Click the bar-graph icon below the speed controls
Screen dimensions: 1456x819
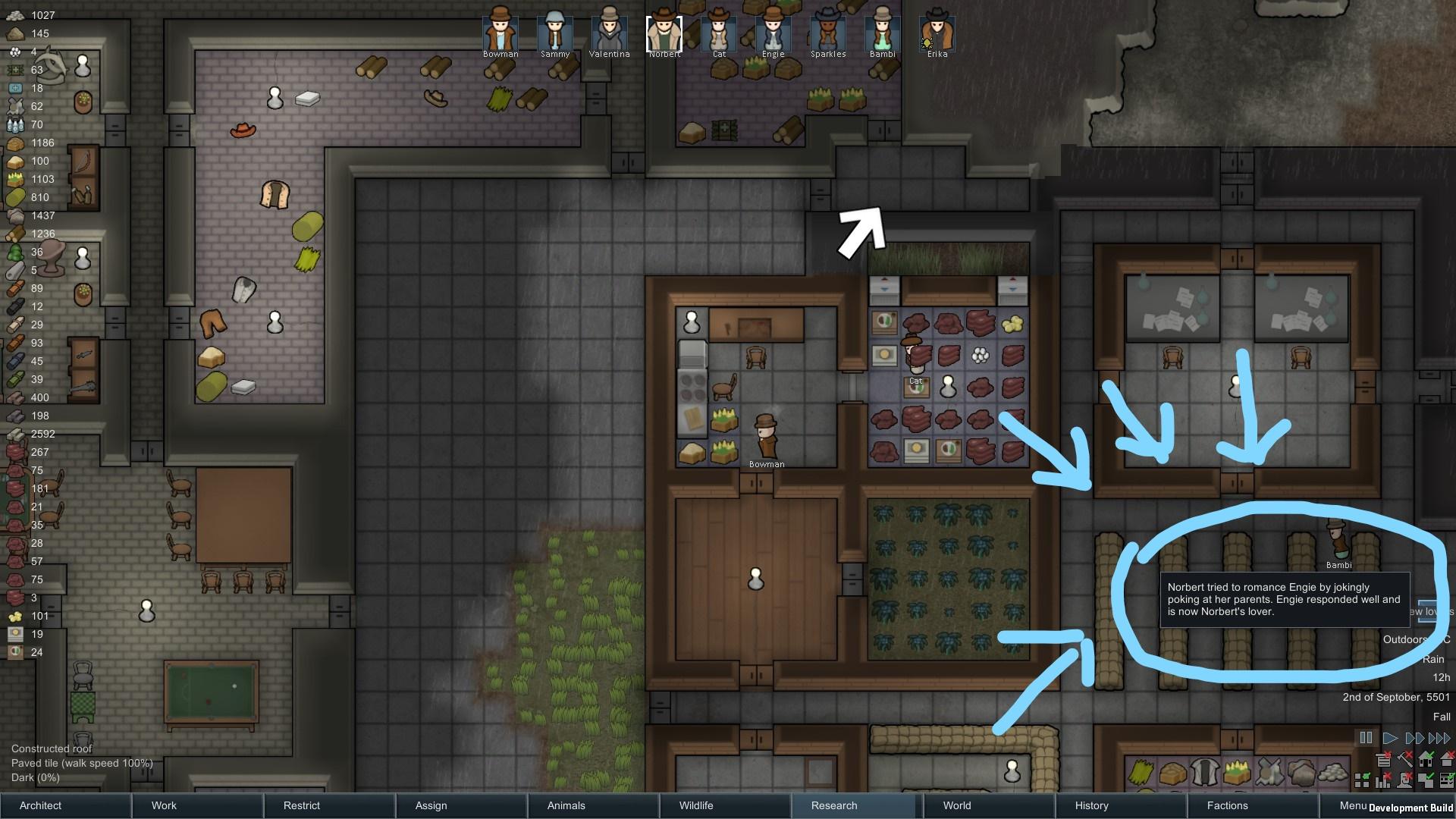1382,781
